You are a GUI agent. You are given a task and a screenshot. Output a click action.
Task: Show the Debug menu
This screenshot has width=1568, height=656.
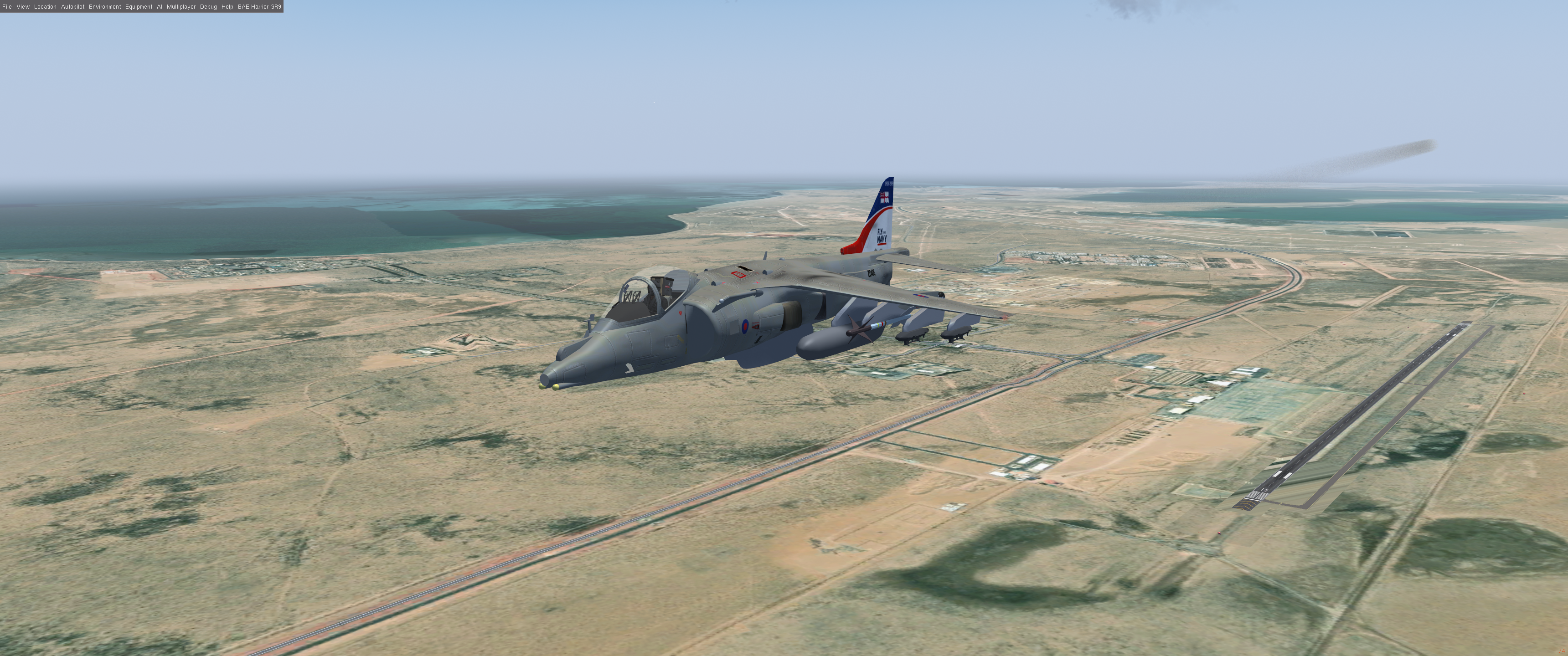pyautogui.click(x=208, y=7)
